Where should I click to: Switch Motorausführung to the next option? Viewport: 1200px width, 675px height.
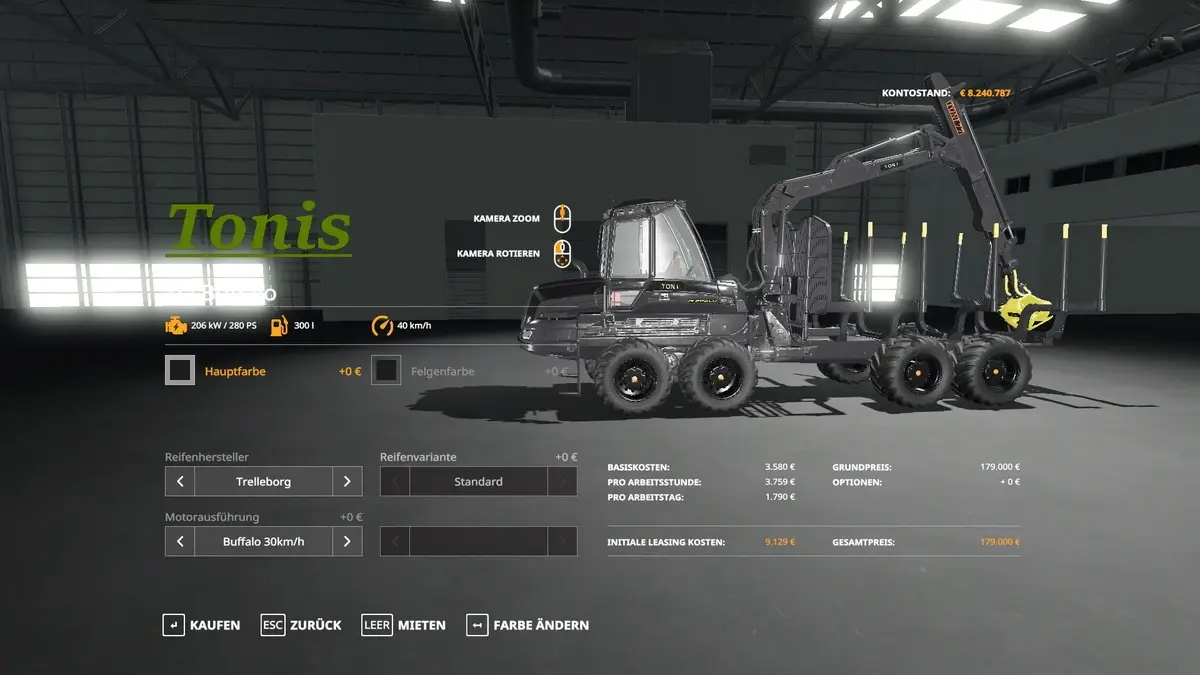pos(347,541)
